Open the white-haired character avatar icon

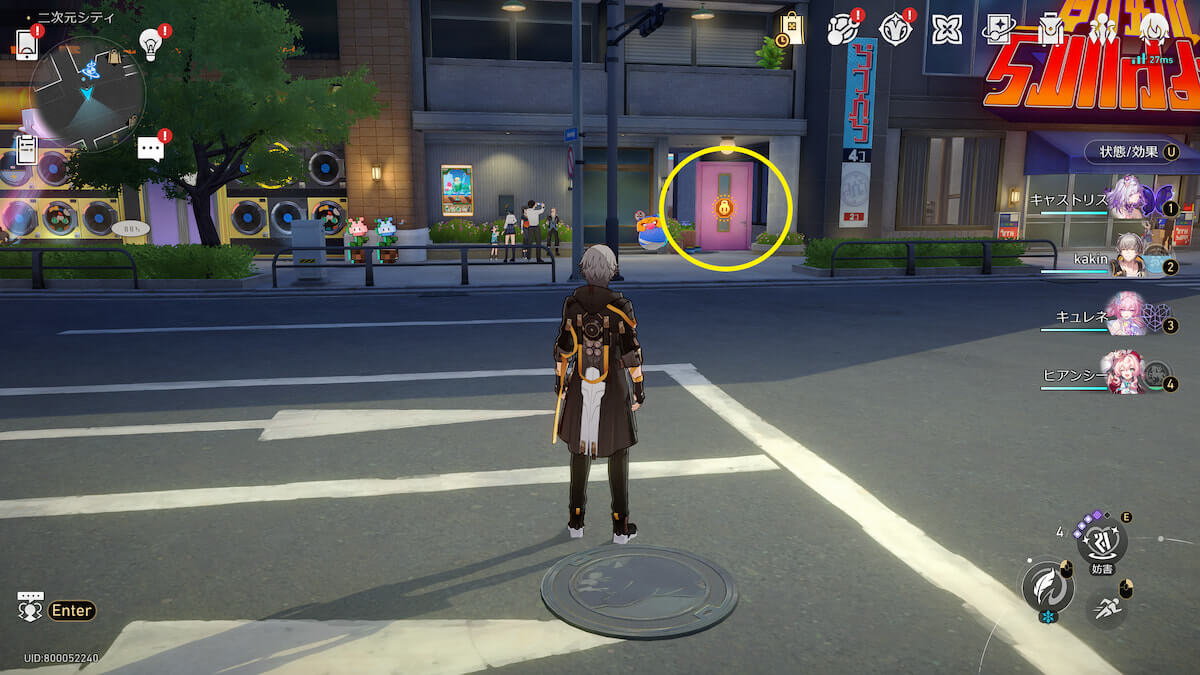point(1154,30)
